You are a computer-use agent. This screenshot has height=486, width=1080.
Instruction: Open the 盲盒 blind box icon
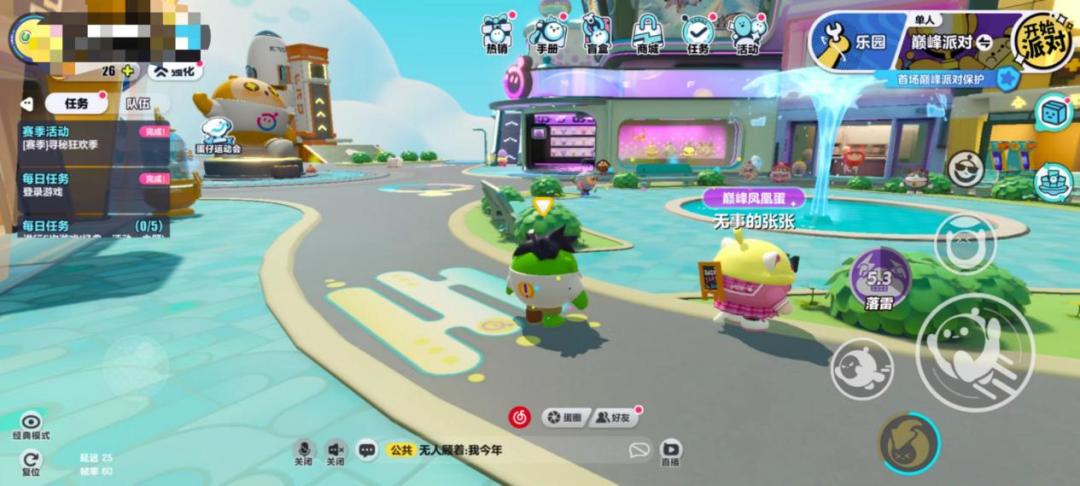pyautogui.click(x=597, y=34)
